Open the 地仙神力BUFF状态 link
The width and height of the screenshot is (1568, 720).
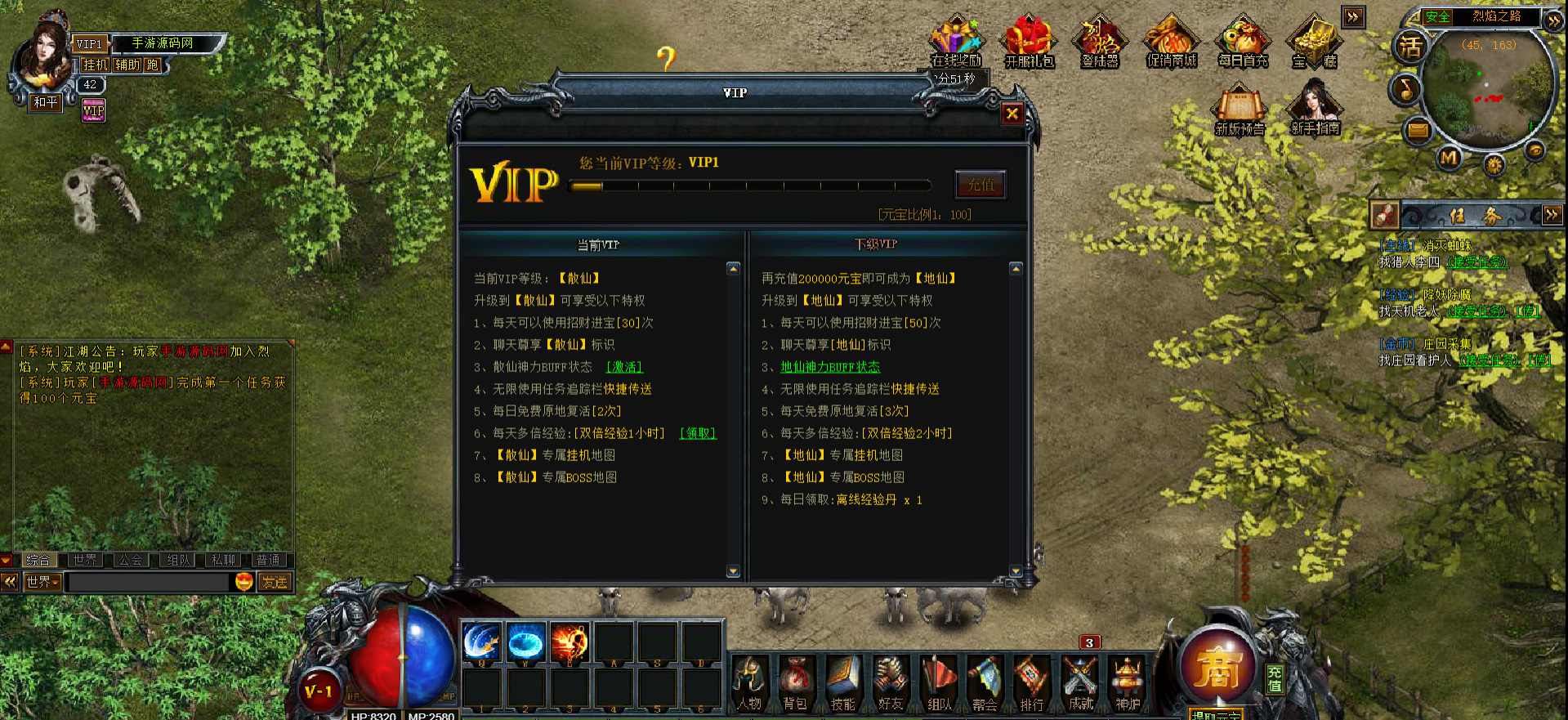pyautogui.click(x=830, y=368)
